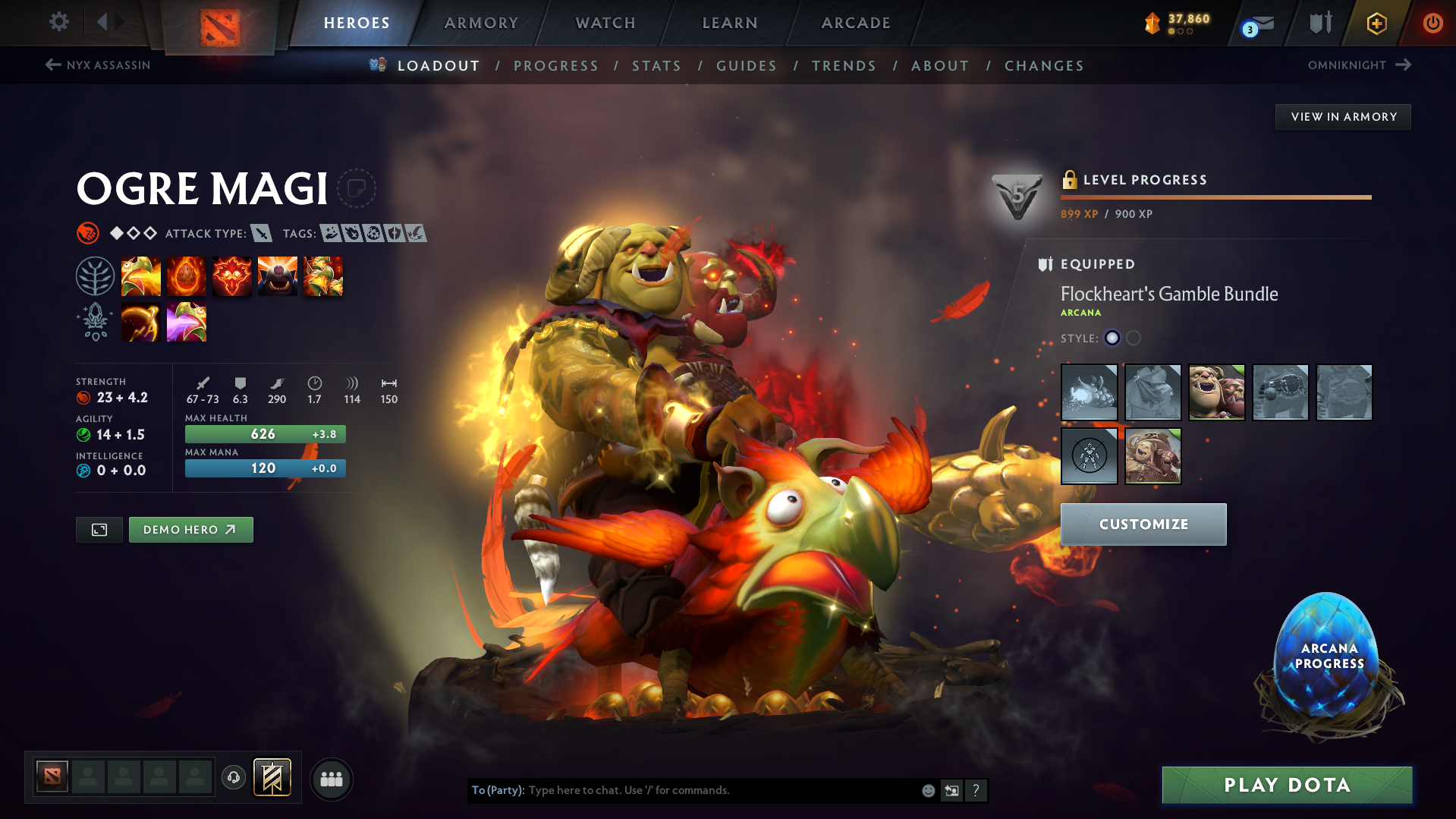Open the find-a-party icon near bottom left
This screenshot has width=1456, height=819.
pos(332,779)
